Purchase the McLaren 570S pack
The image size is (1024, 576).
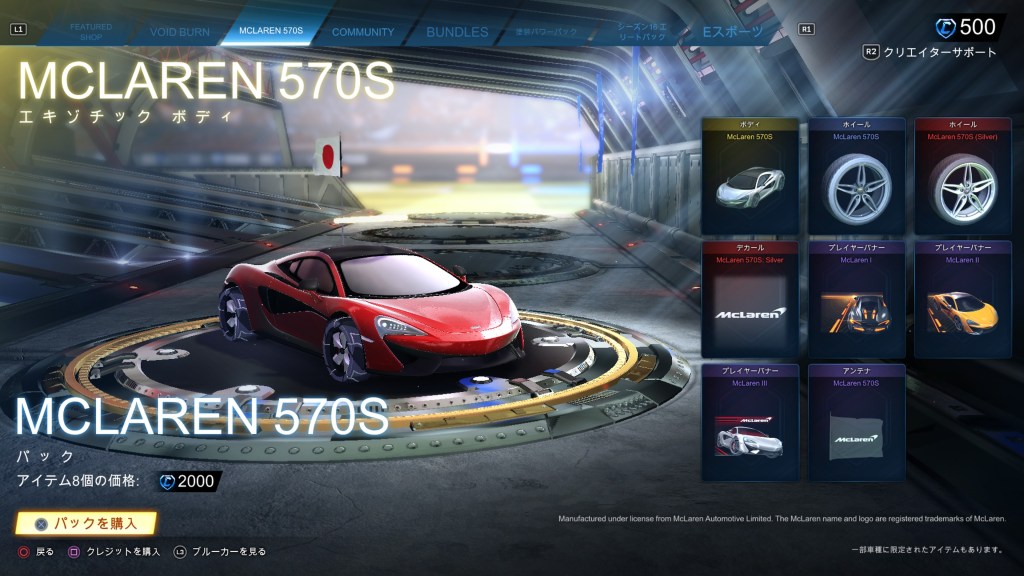point(87,523)
